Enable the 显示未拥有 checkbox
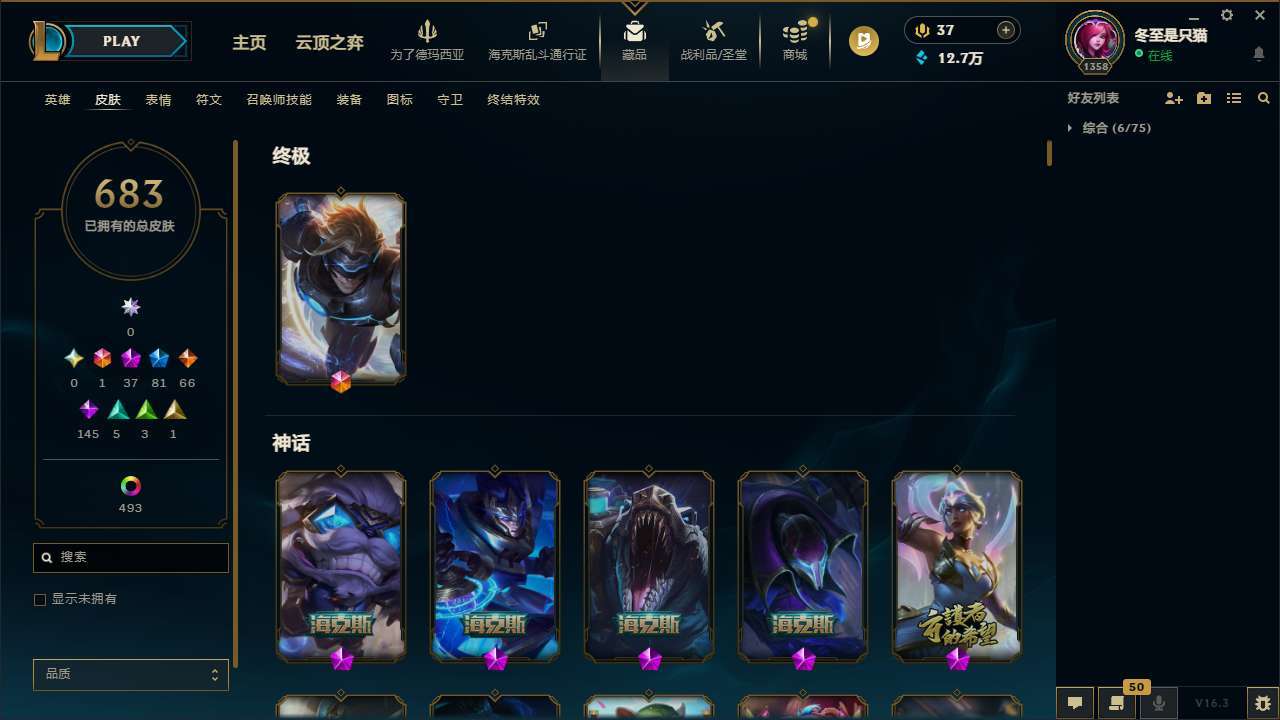The height and width of the screenshot is (720, 1280). coord(40,599)
